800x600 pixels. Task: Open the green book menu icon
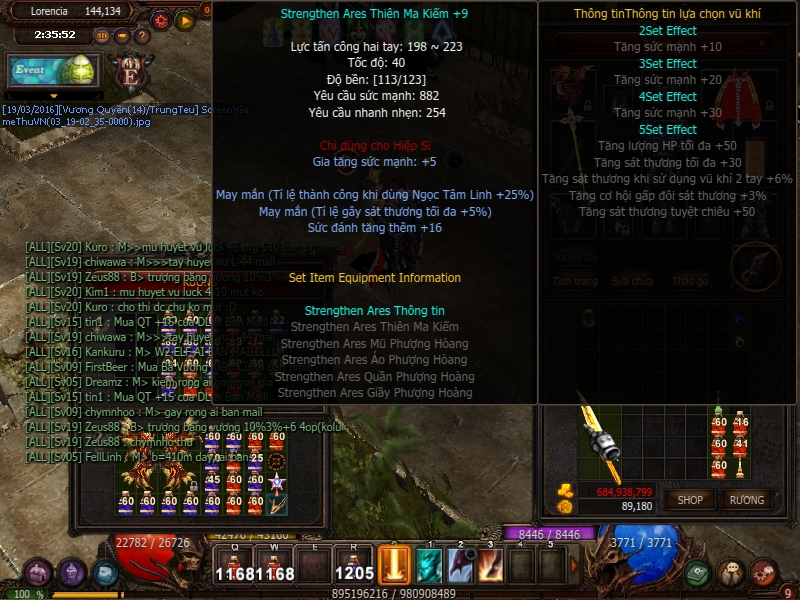click(x=699, y=572)
